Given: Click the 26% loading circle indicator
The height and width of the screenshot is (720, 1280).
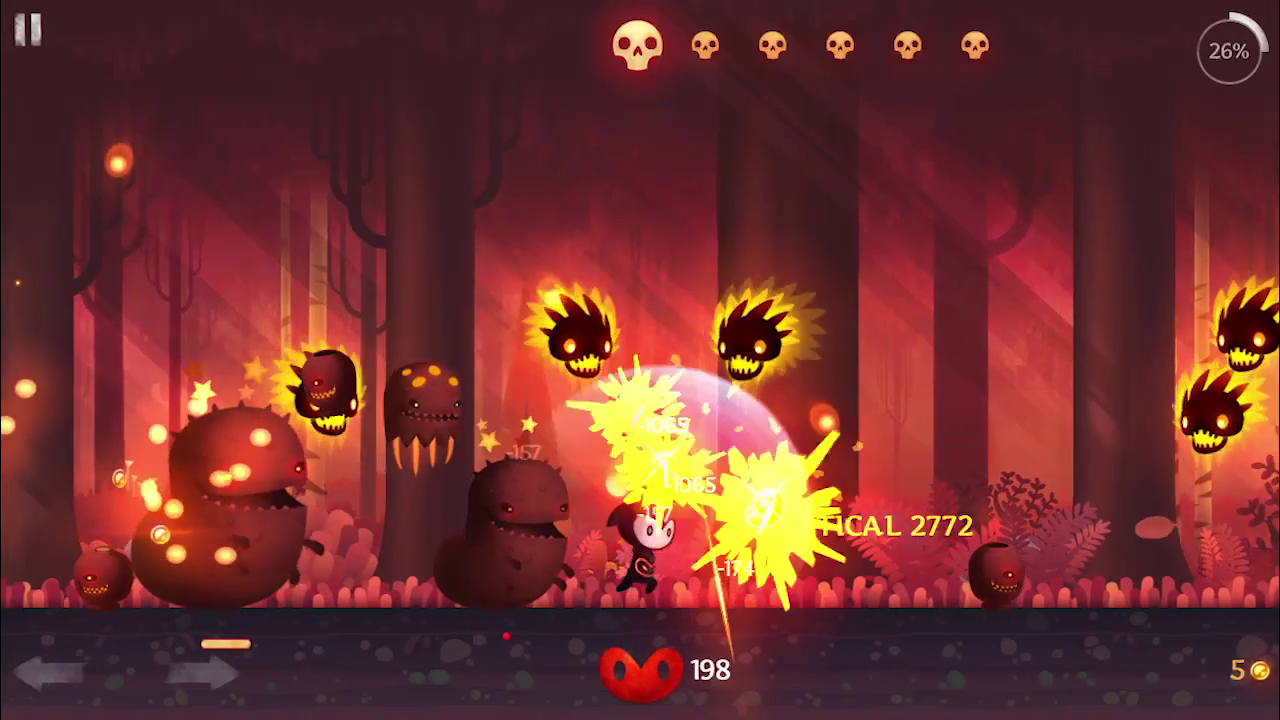Looking at the screenshot, I should click(1228, 49).
